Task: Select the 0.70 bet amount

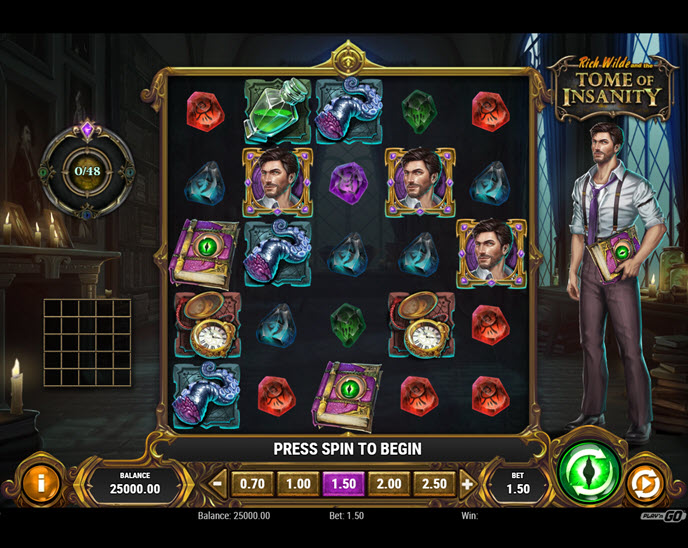Action: coord(253,484)
